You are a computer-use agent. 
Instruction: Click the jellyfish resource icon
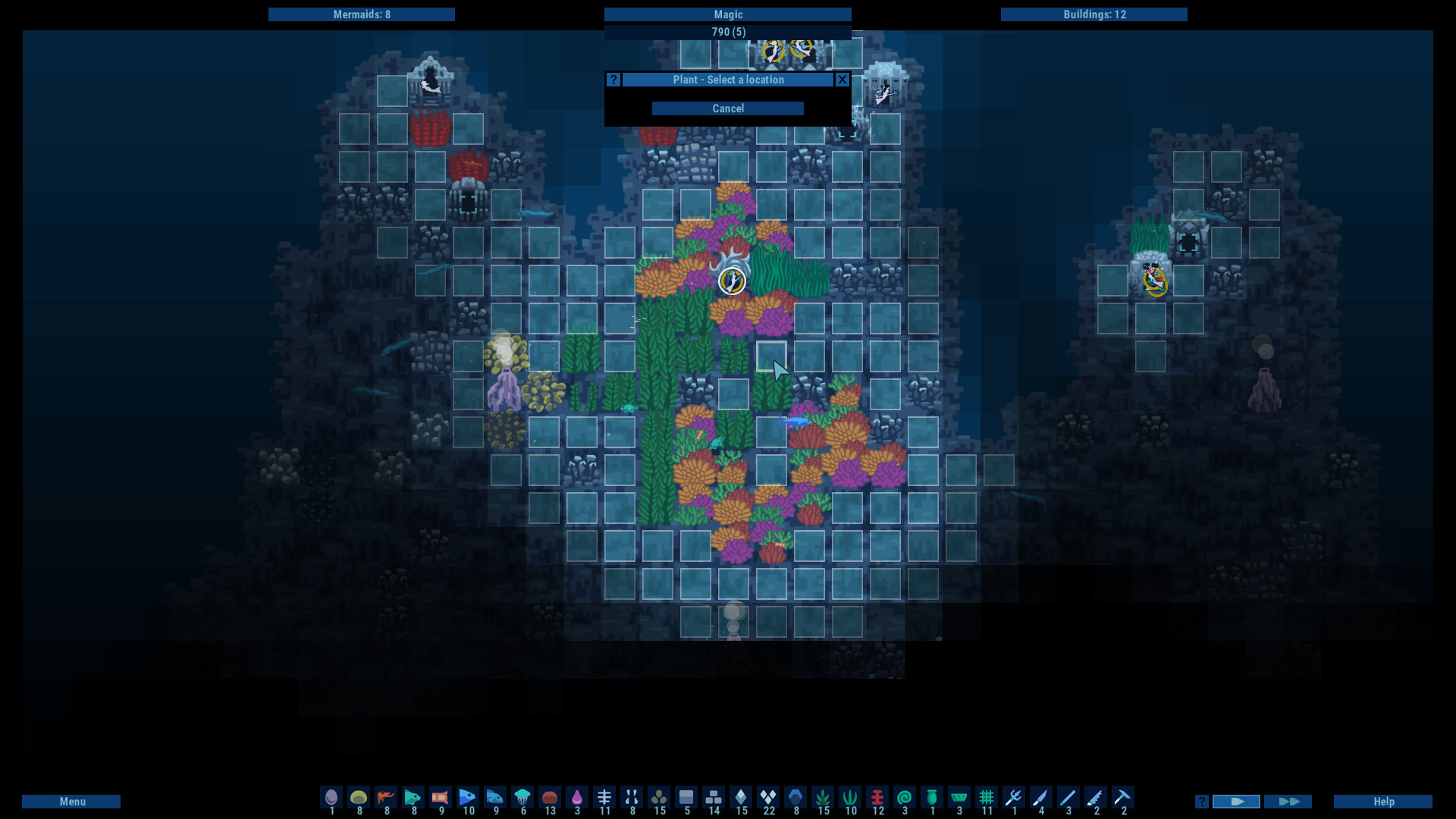point(523,798)
